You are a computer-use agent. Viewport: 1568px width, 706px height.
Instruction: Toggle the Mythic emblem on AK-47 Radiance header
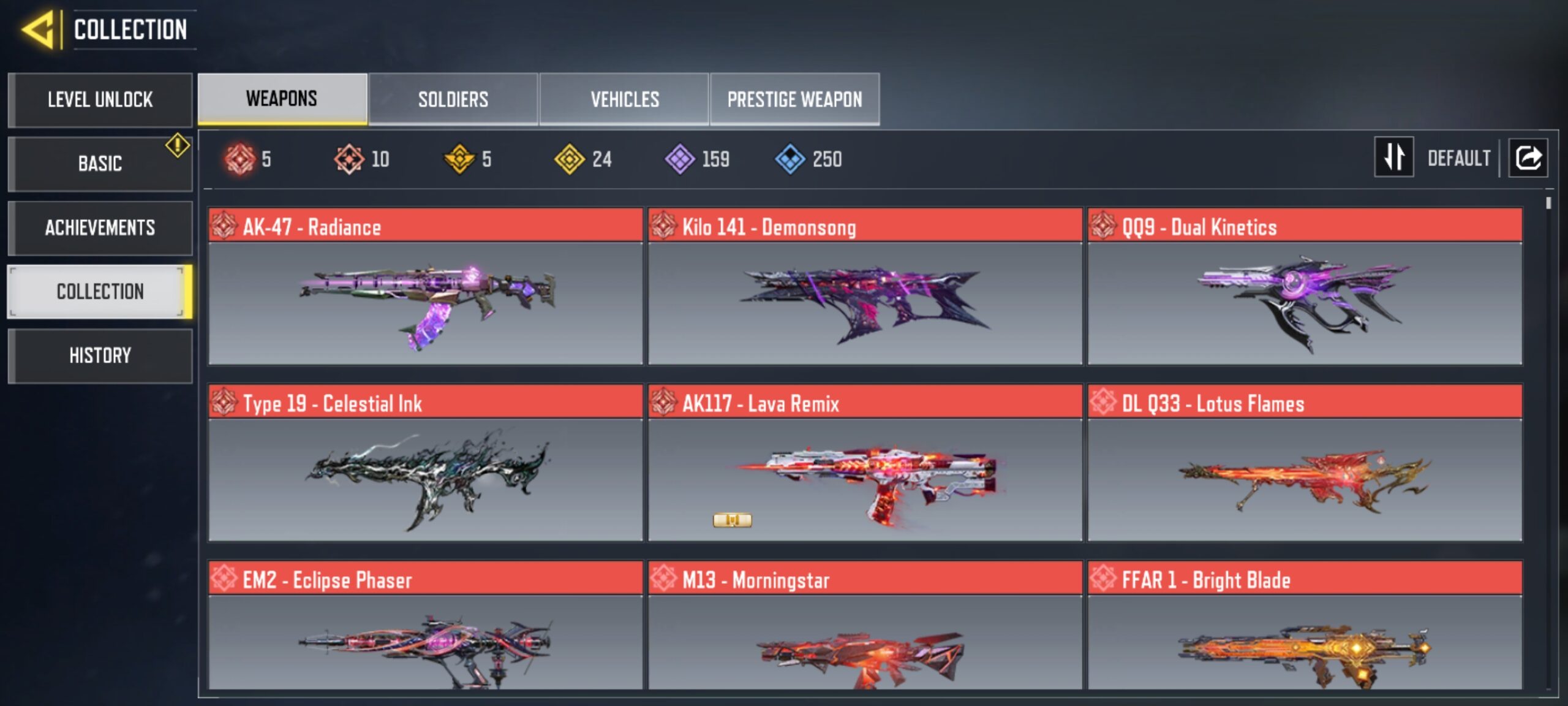pos(226,227)
